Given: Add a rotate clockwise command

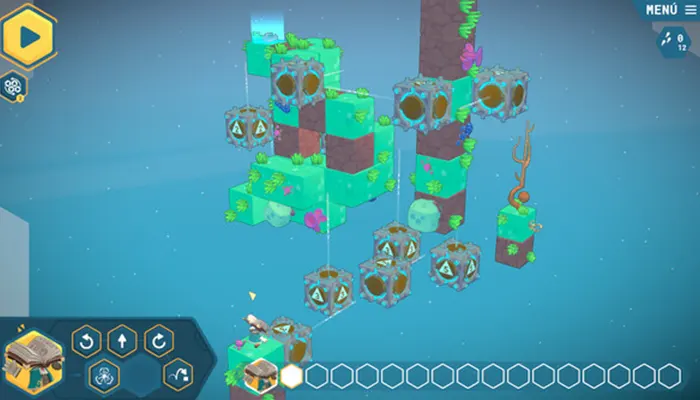Looking at the screenshot, I should point(158,342).
